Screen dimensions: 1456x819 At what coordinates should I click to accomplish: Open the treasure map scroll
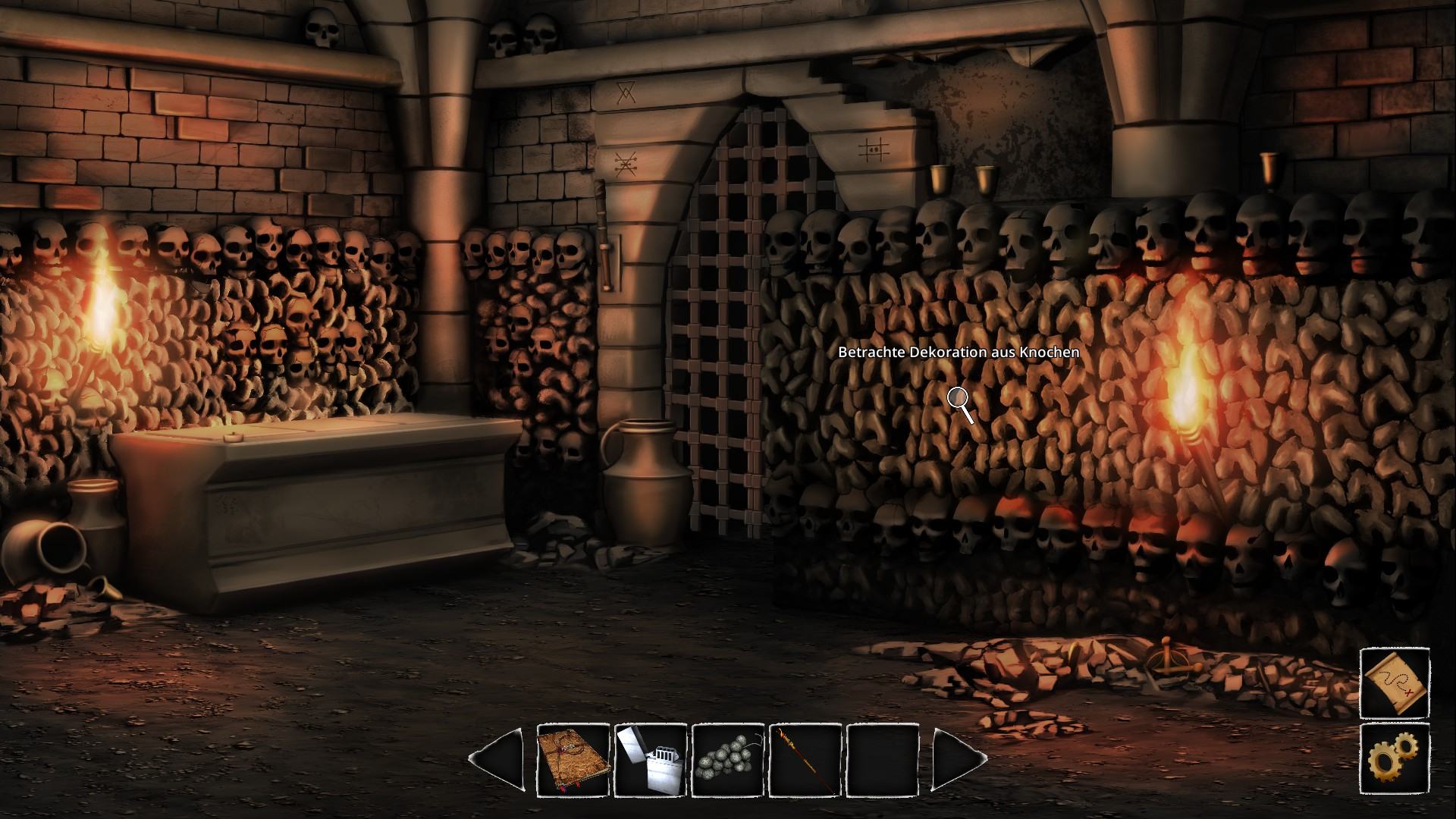point(1395,682)
